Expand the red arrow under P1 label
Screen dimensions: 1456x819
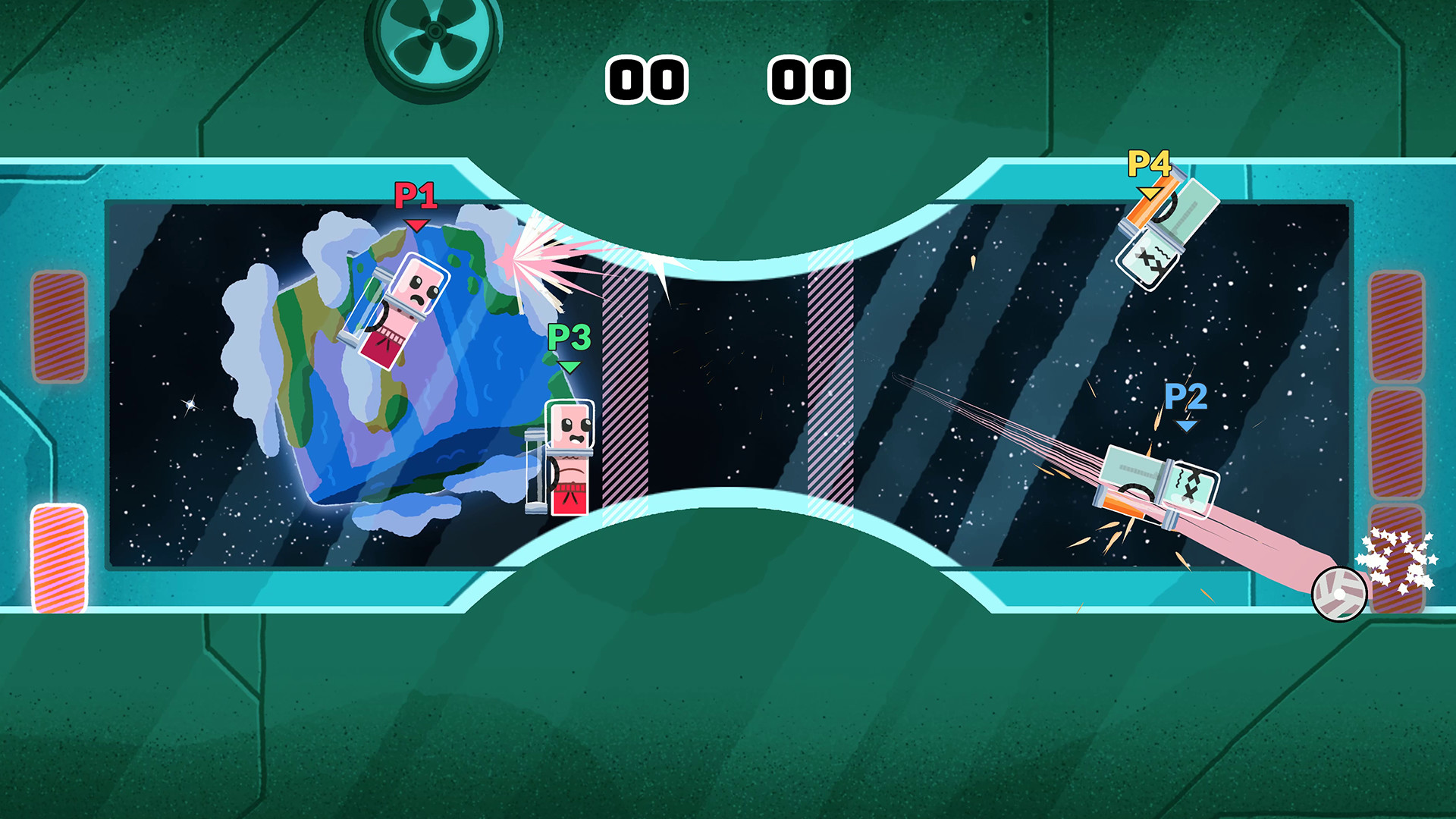point(416,224)
